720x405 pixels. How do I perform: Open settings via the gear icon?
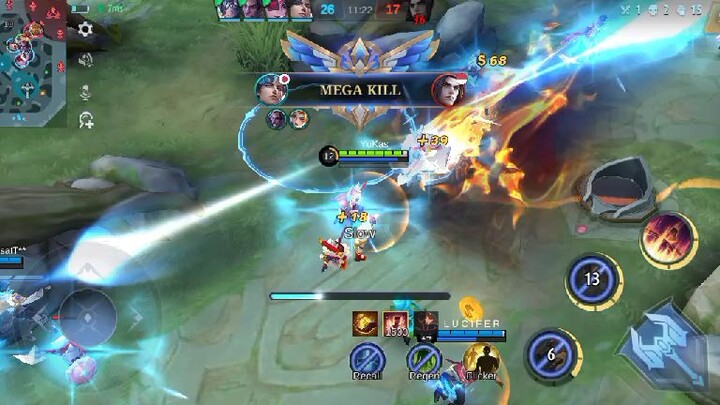point(86,30)
